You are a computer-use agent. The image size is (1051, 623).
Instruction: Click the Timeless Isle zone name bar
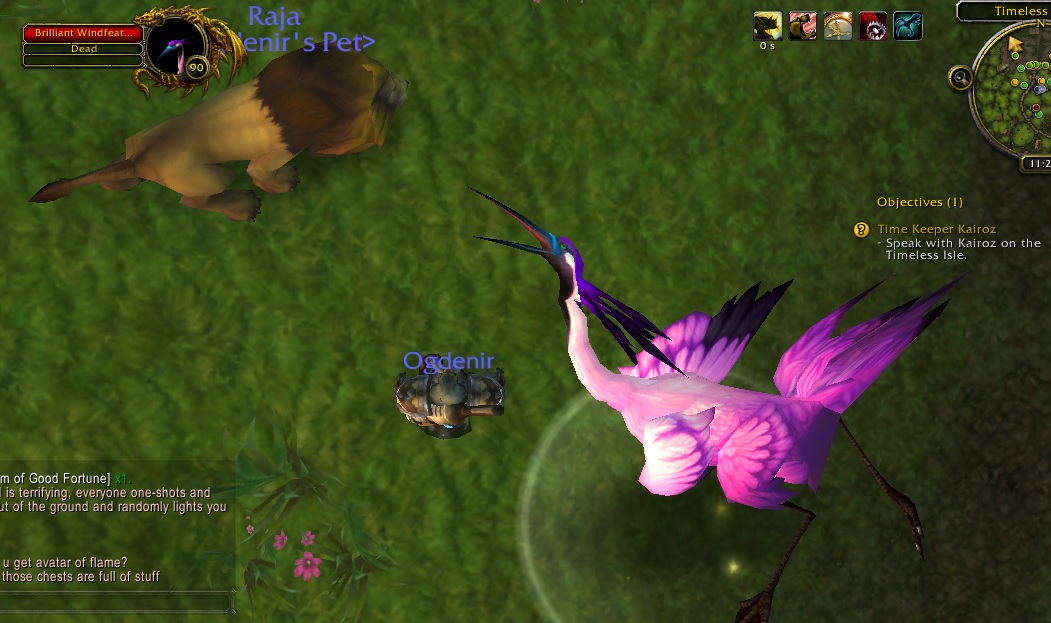[x=1005, y=11]
